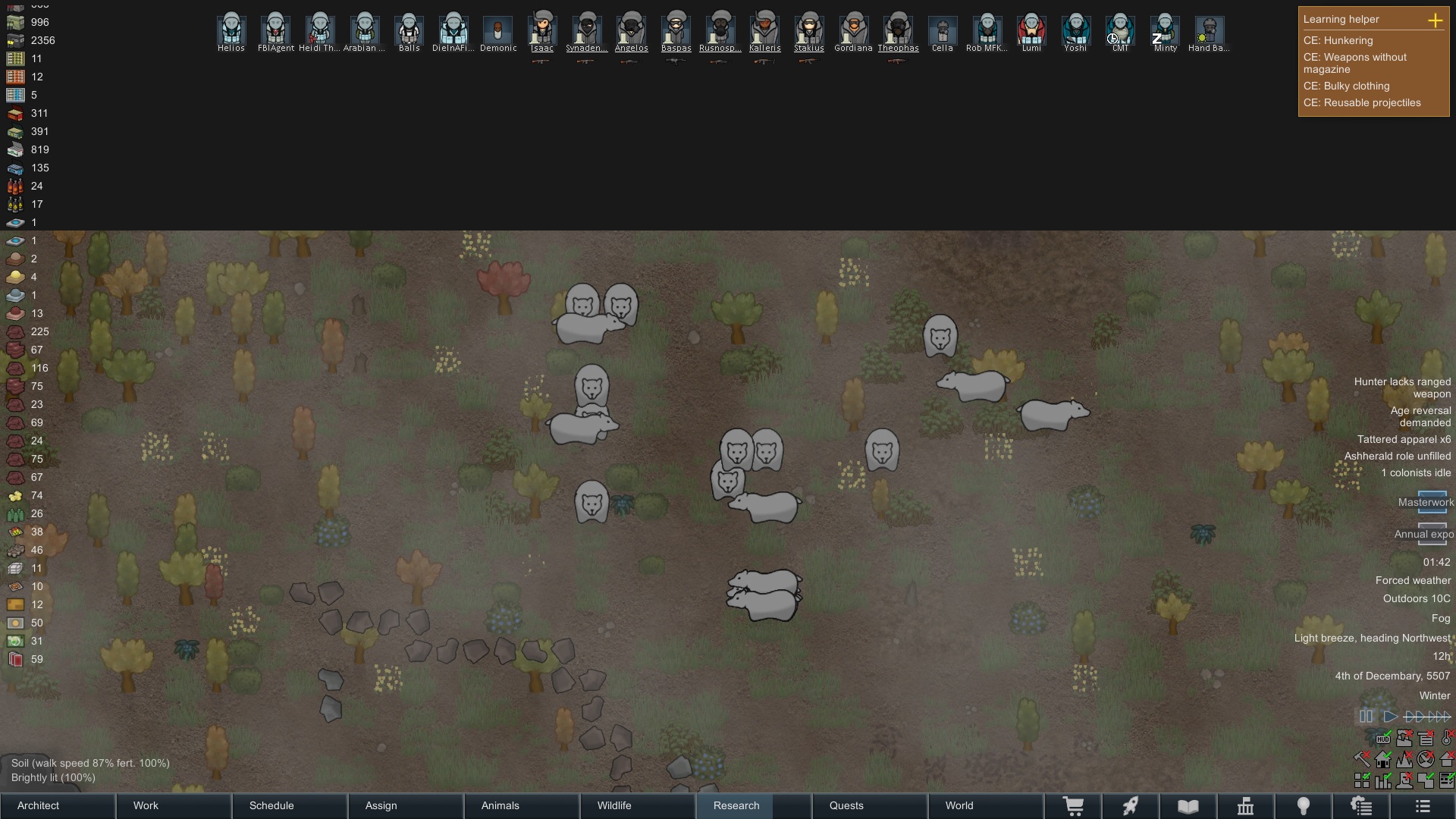Click the ideas lightbulb icon
The height and width of the screenshot is (819, 1456).
click(x=1304, y=806)
